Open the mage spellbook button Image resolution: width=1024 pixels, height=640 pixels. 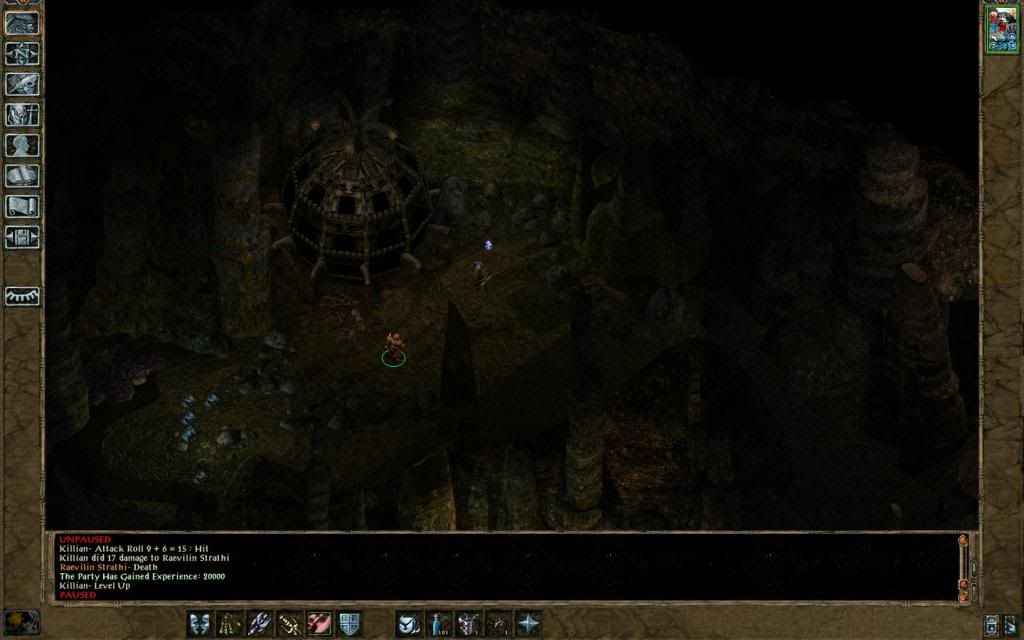coord(22,176)
